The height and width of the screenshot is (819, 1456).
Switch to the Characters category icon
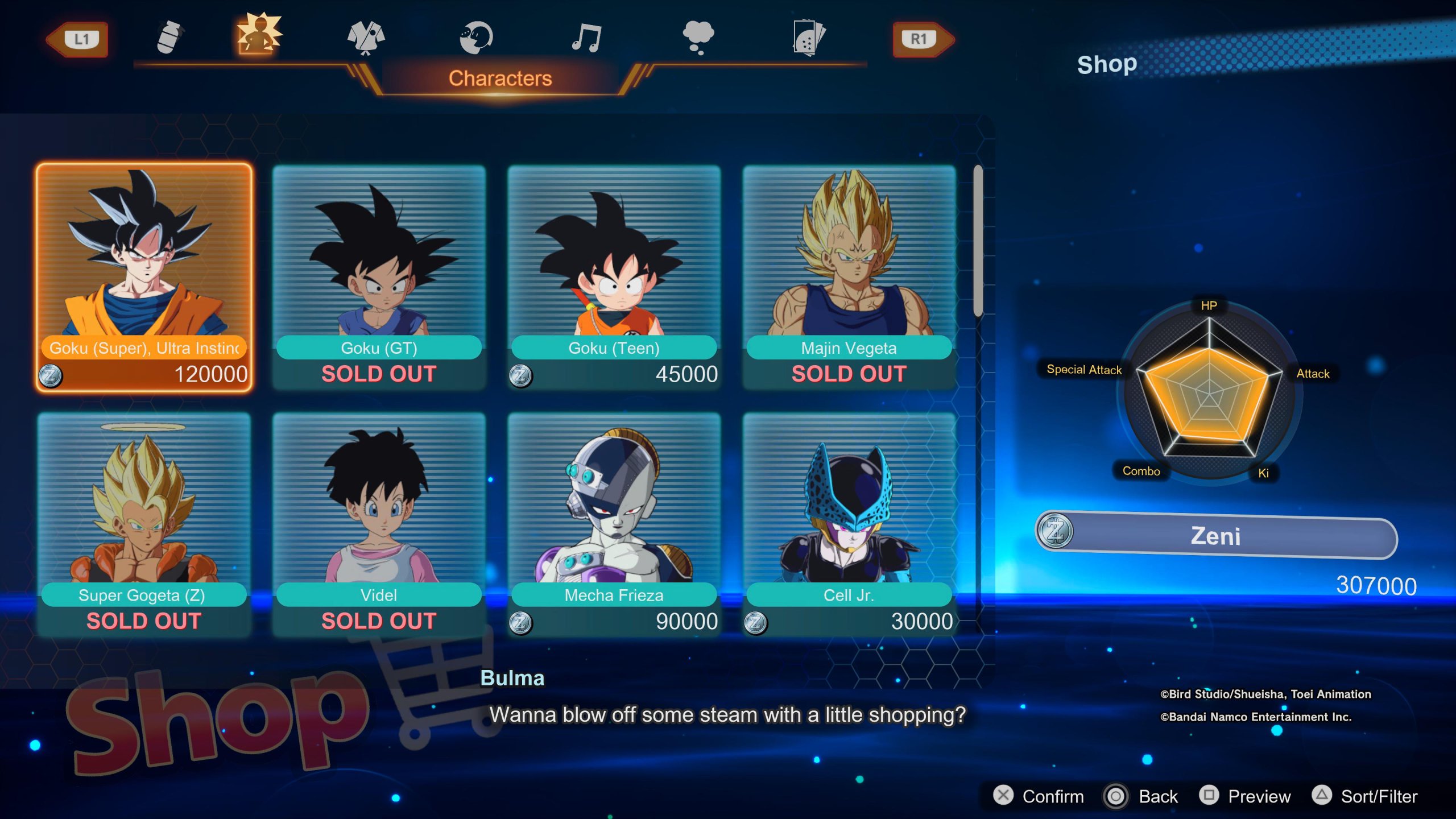click(259, 35)
